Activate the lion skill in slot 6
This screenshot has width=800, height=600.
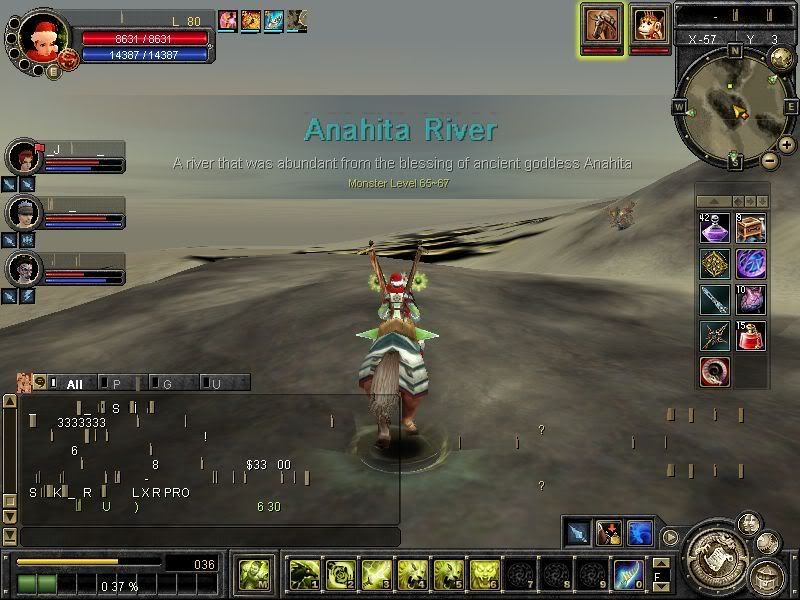pyautogui.click(x=484, y=574)
